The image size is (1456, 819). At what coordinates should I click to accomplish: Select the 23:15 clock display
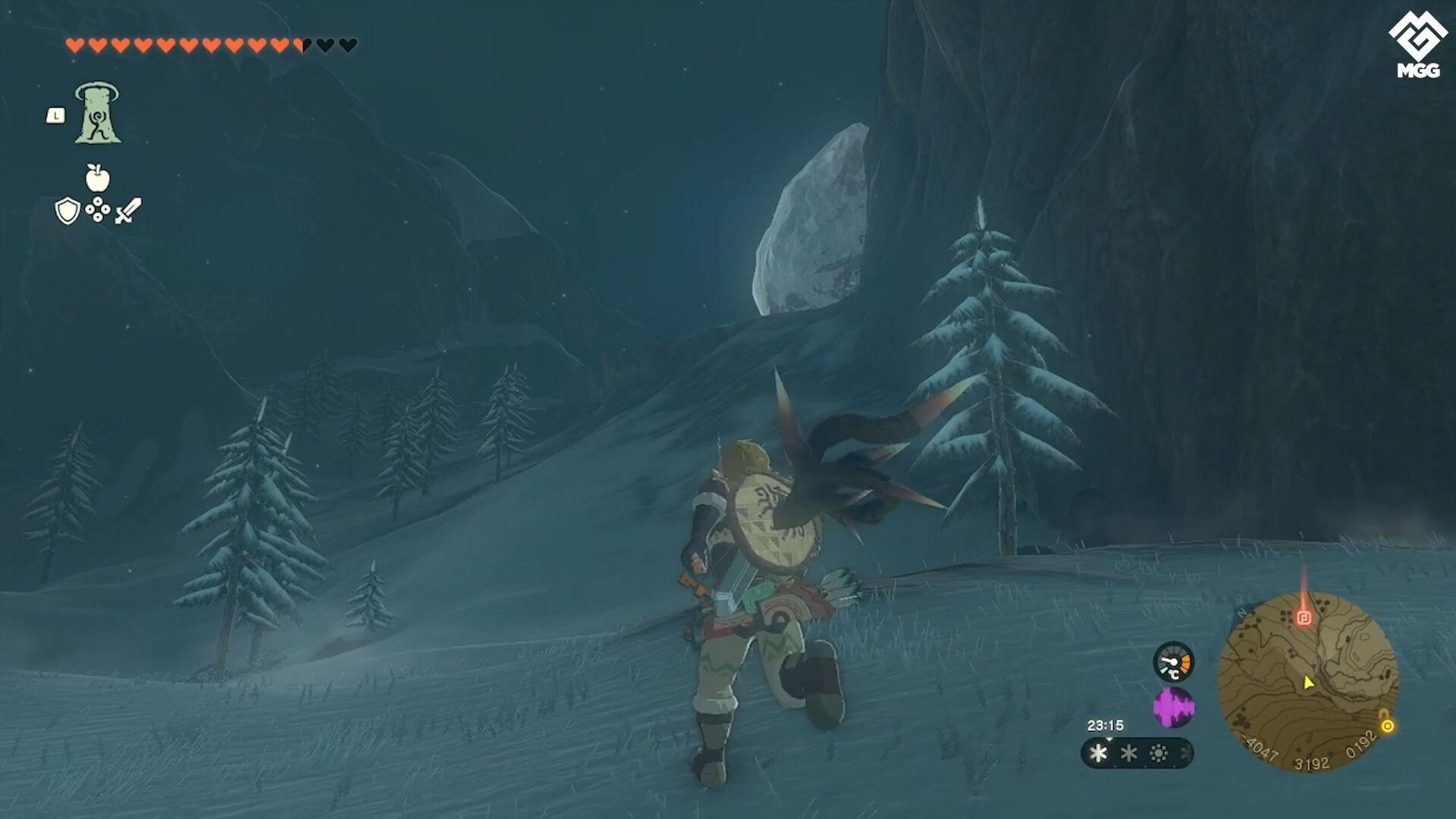1106,724
